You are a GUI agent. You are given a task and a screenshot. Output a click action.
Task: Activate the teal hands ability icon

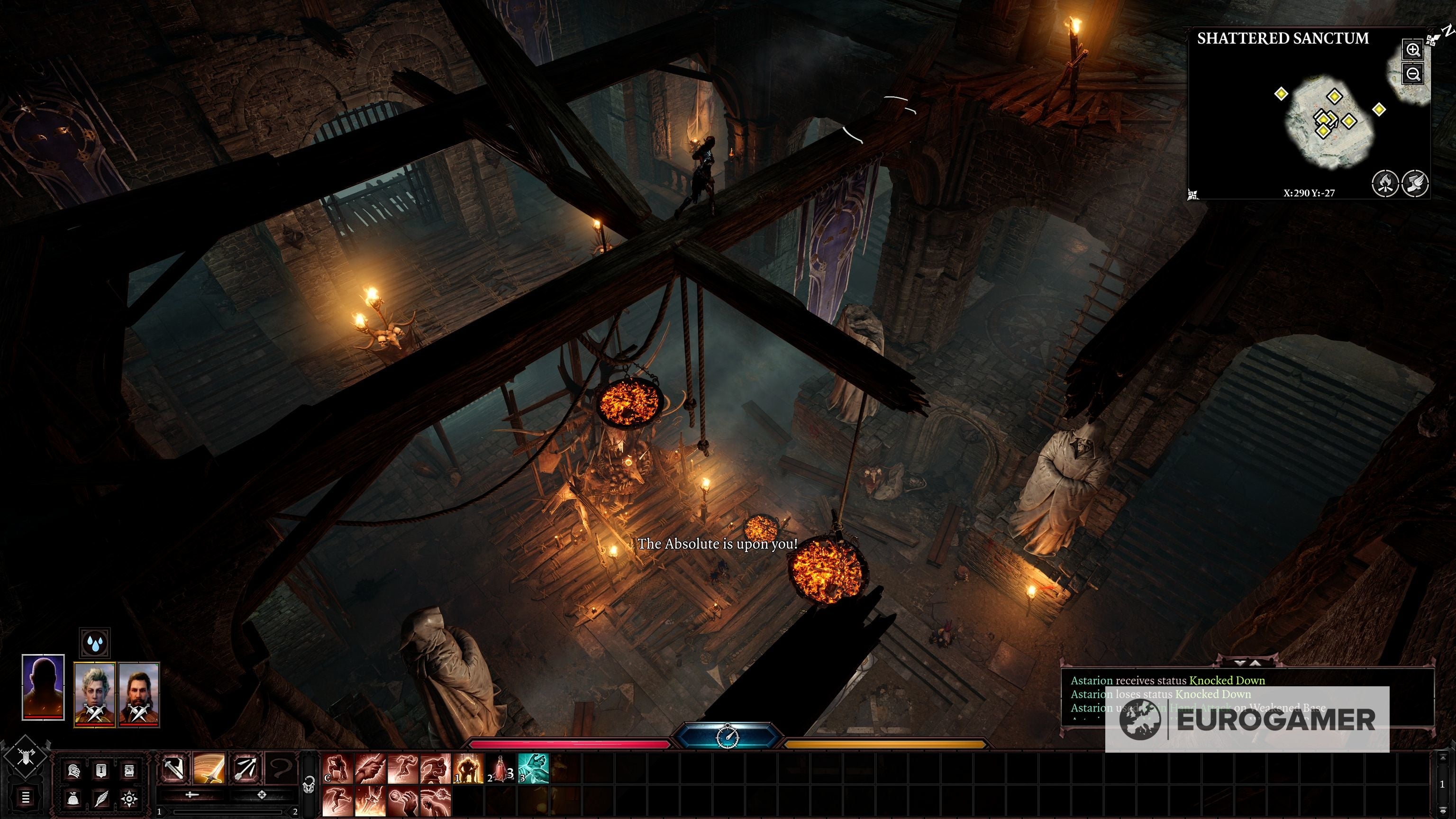(533, 769)
